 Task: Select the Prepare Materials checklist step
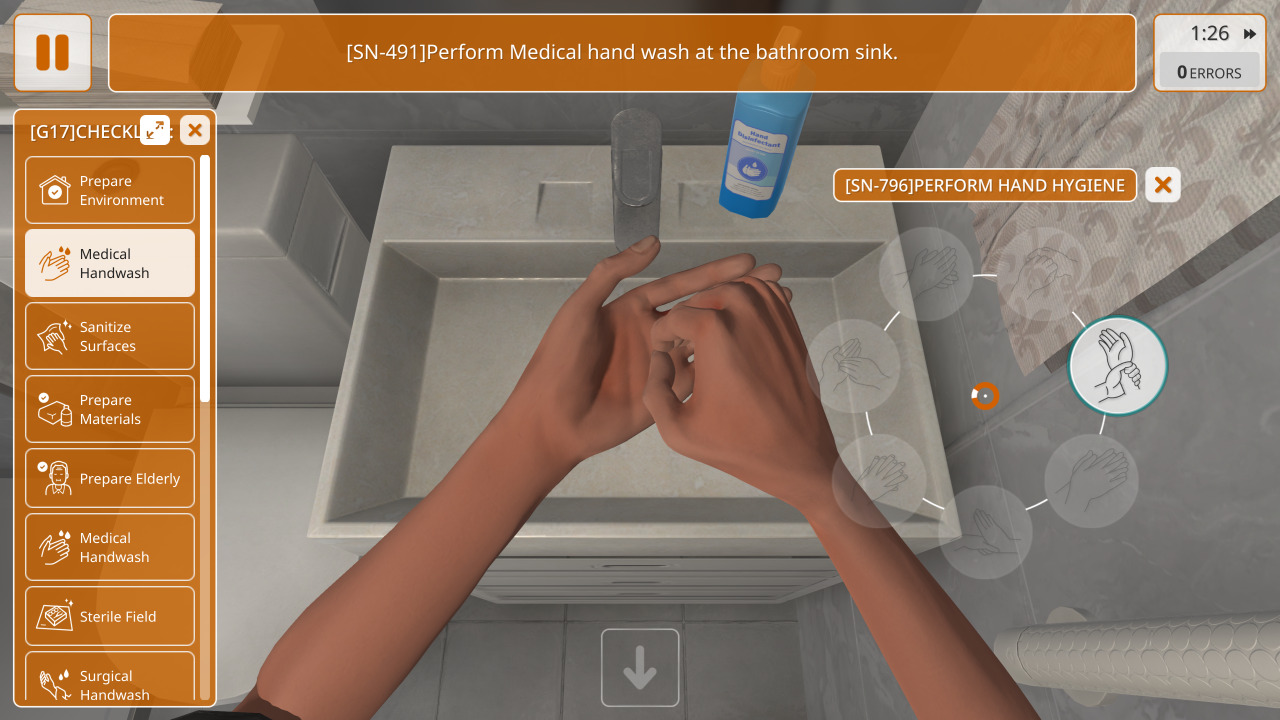pos(110,409)
